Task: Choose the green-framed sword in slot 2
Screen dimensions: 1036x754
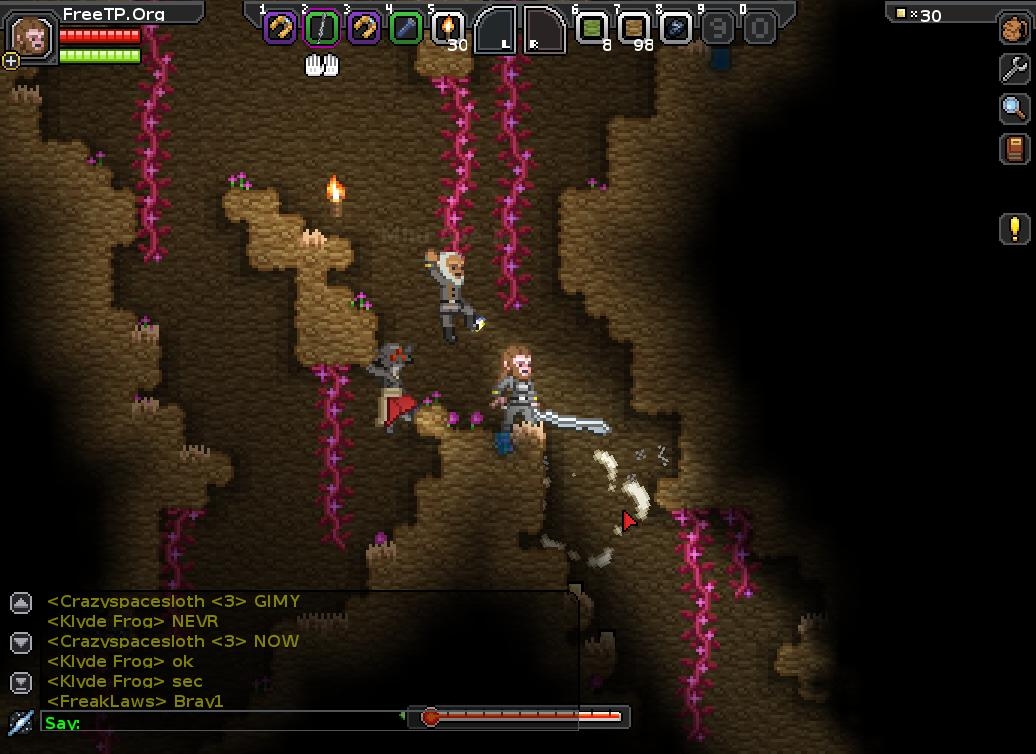Action: [321, 28]
